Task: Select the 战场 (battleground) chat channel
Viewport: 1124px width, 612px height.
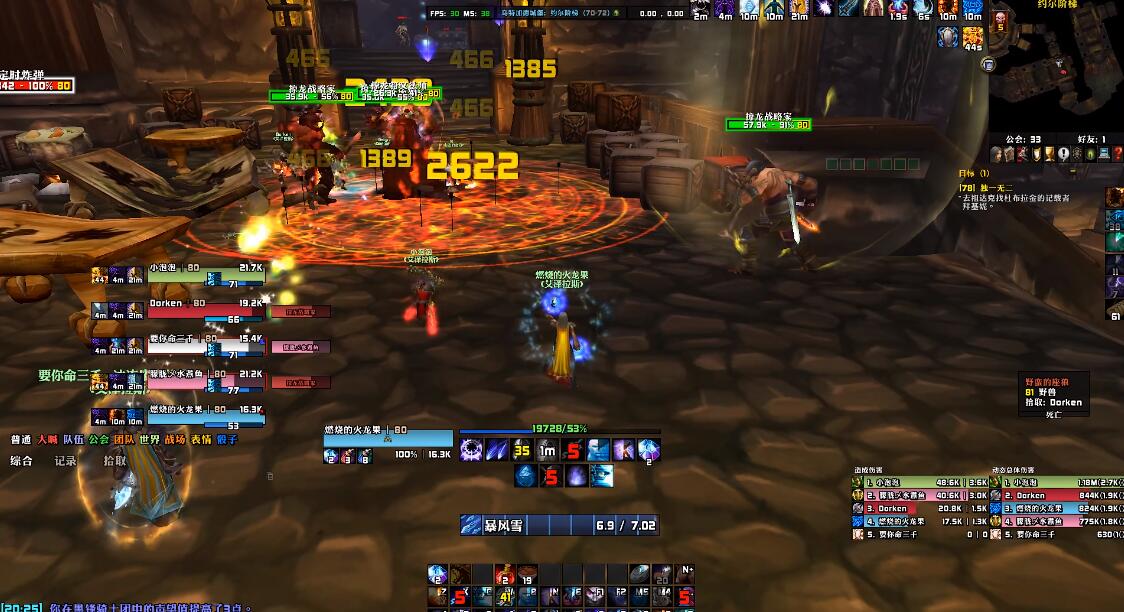Action: [x=175, y=439]
